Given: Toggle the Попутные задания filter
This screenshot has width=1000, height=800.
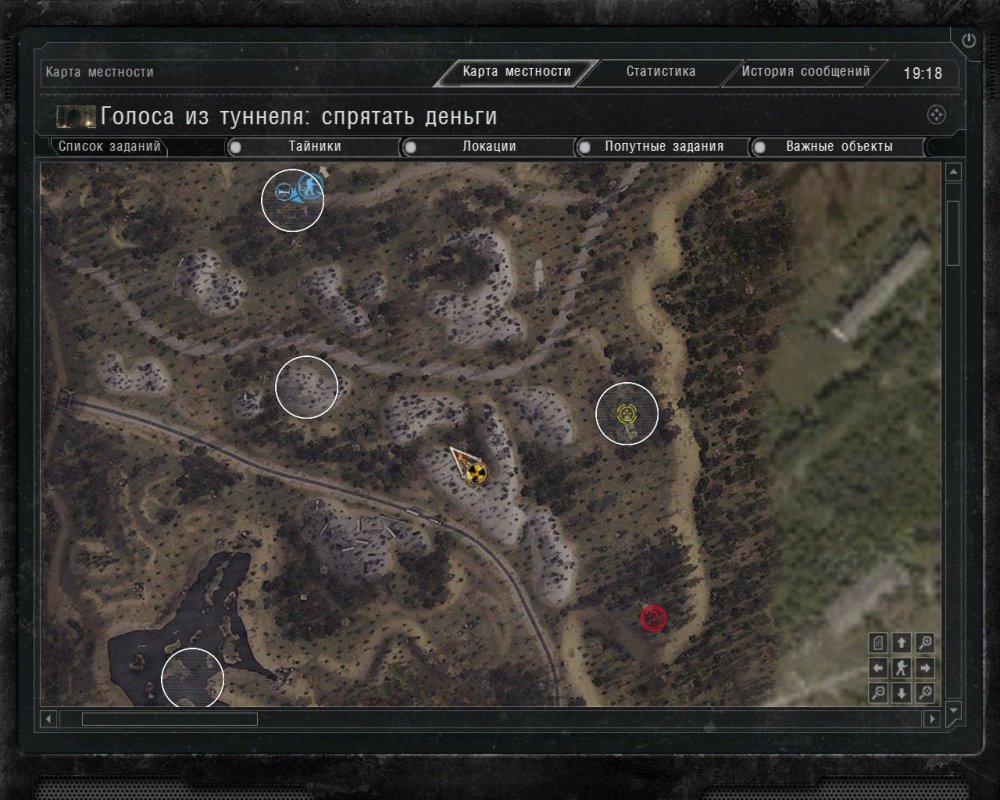Looking at the screenshot, I should (663, 147).
